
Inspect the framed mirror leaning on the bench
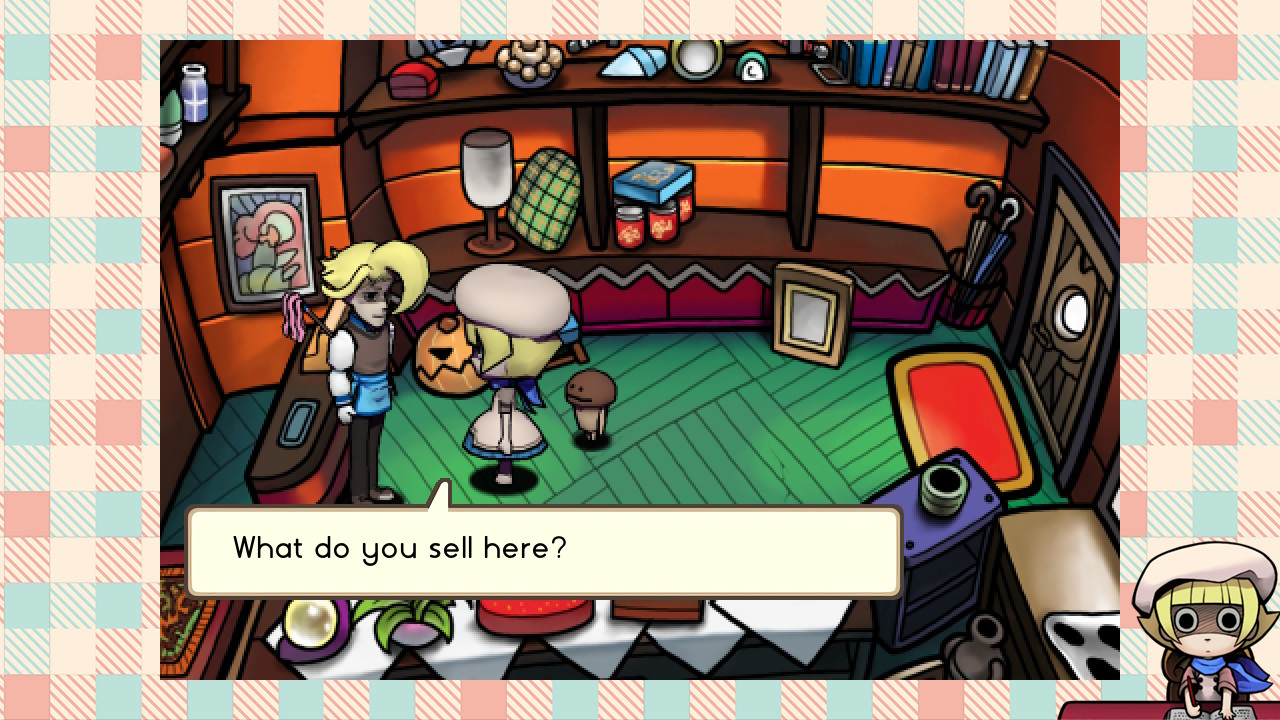tap(812, 315)
